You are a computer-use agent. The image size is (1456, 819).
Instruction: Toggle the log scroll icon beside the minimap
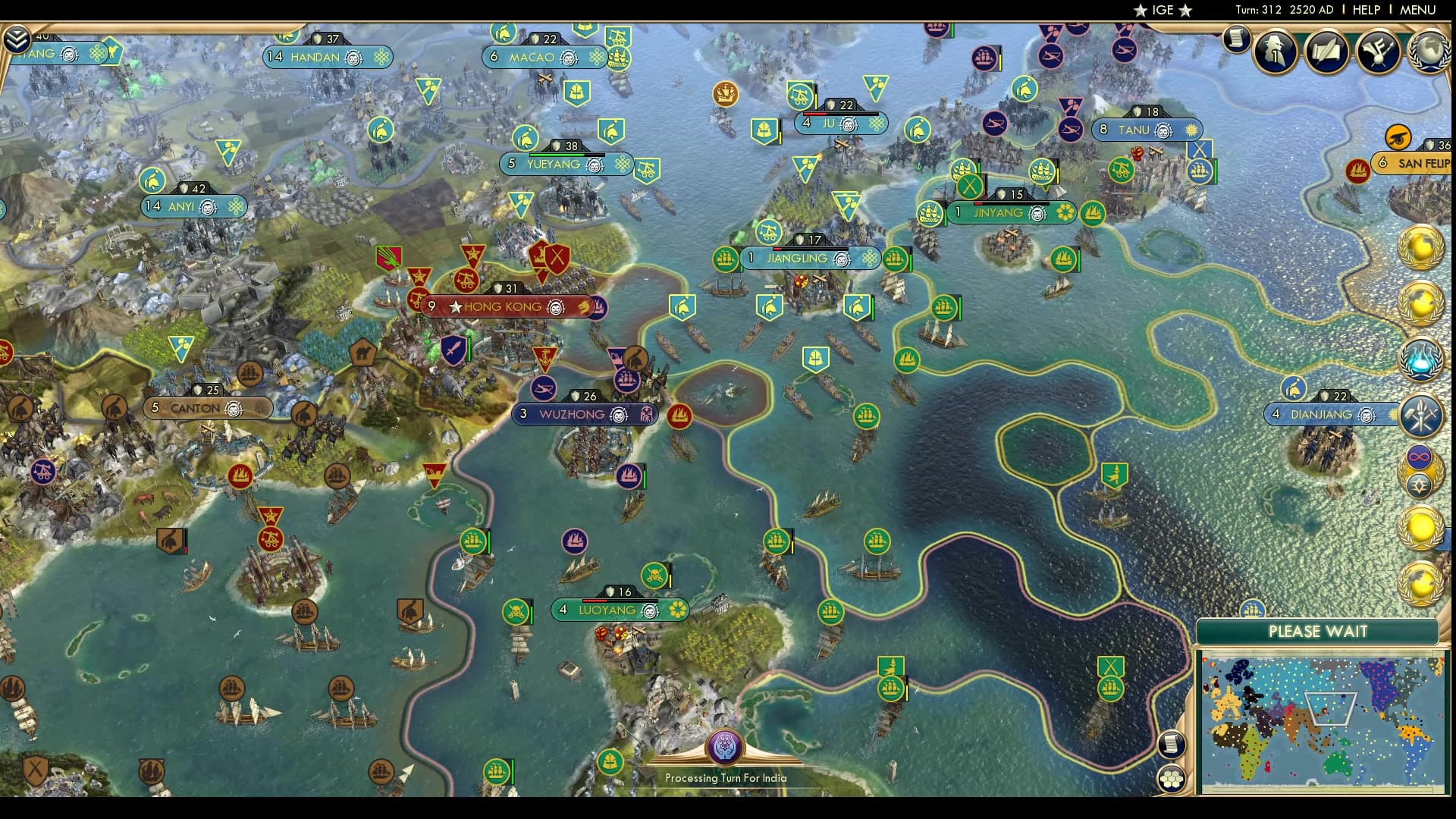(x=1172, y=745)
